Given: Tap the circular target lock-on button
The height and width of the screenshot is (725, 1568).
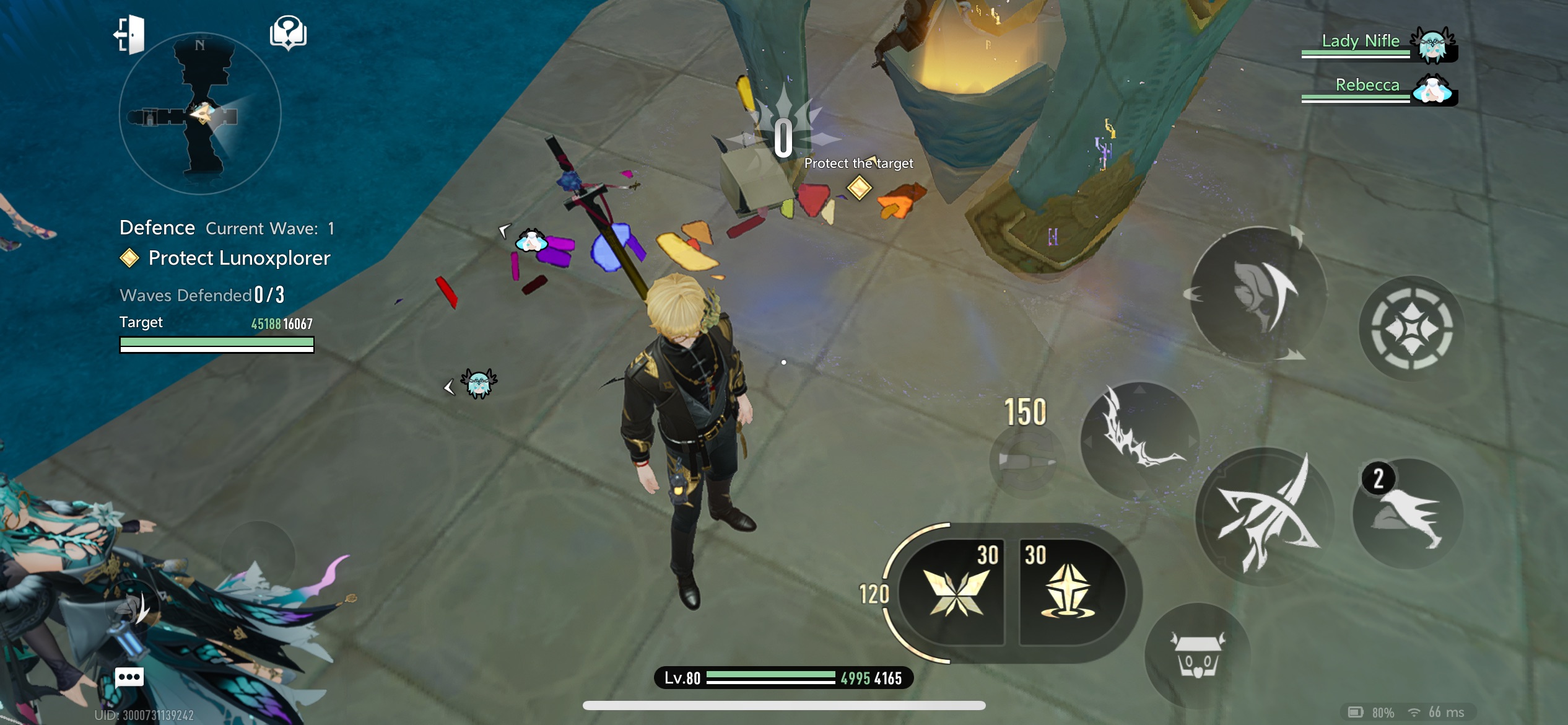Looking at the screenshot, I should click(x=1411, y=328).
